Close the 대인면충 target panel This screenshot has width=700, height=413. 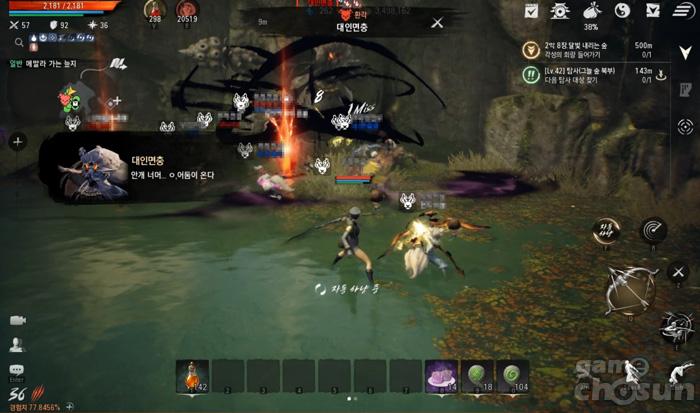(437, 23)
